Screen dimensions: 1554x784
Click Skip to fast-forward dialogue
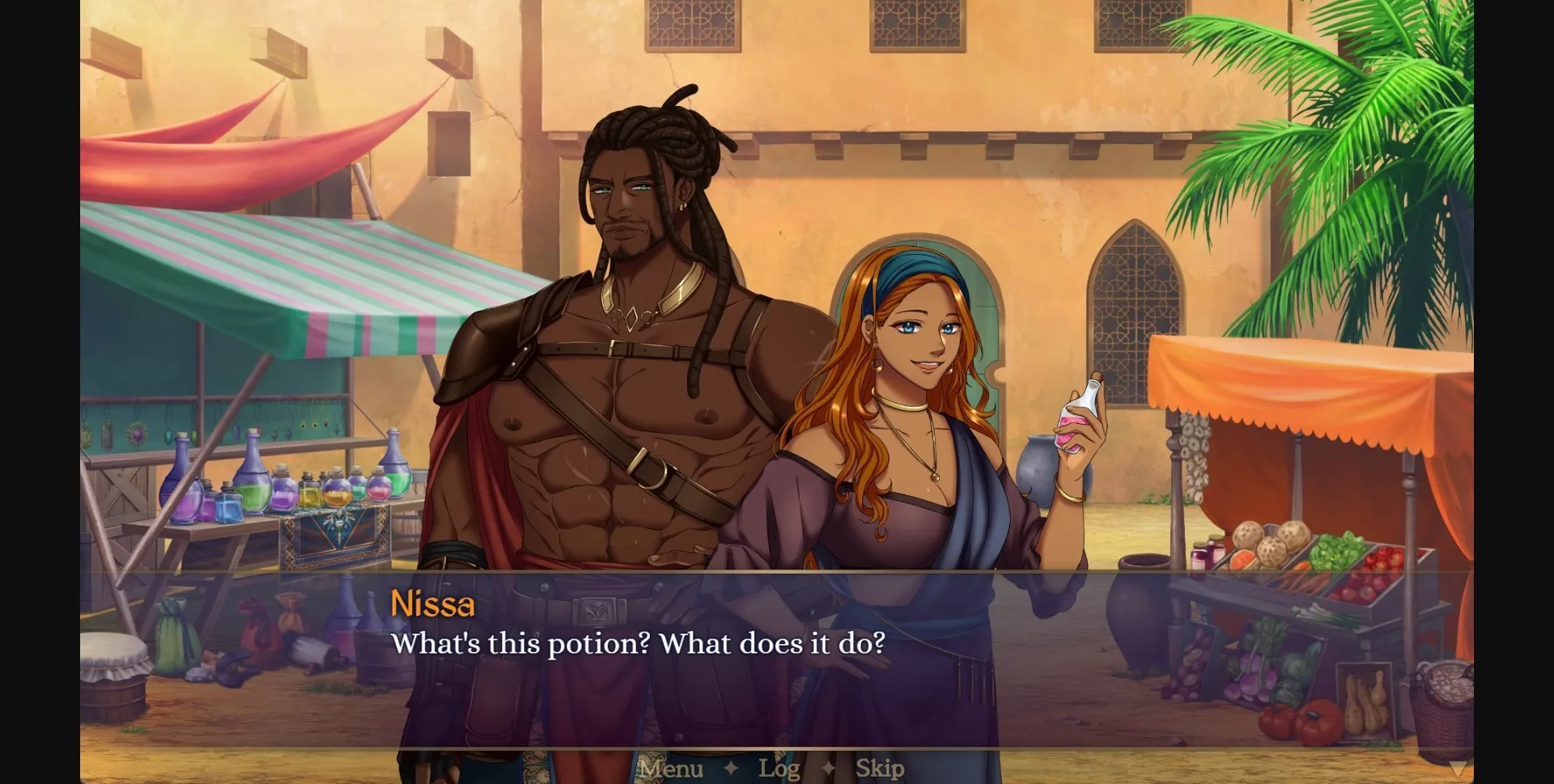(880, 769)
